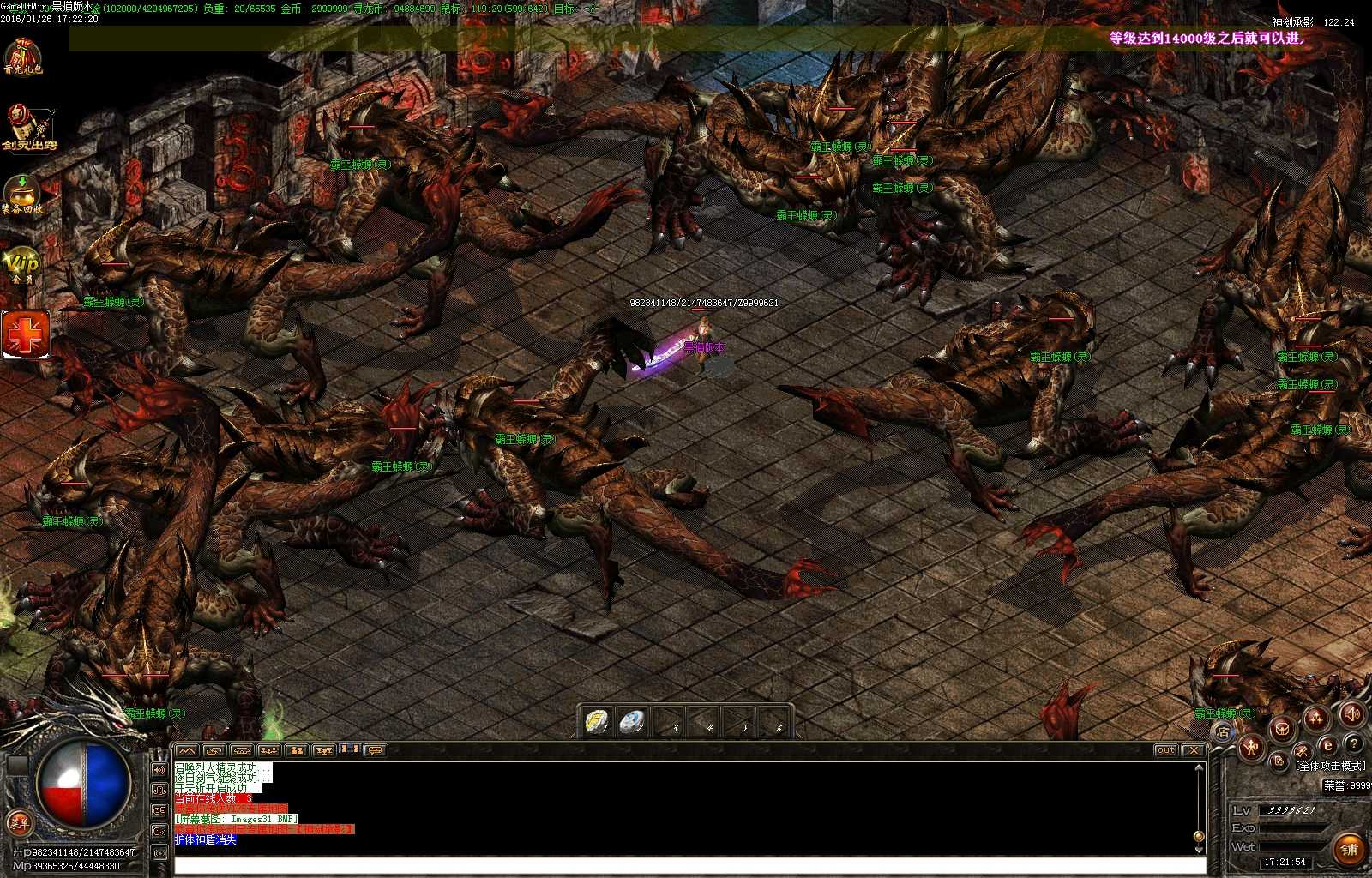Open the 装备回收 equipment recycle feature
The image size is (1372, 878).
pos(21,193)
